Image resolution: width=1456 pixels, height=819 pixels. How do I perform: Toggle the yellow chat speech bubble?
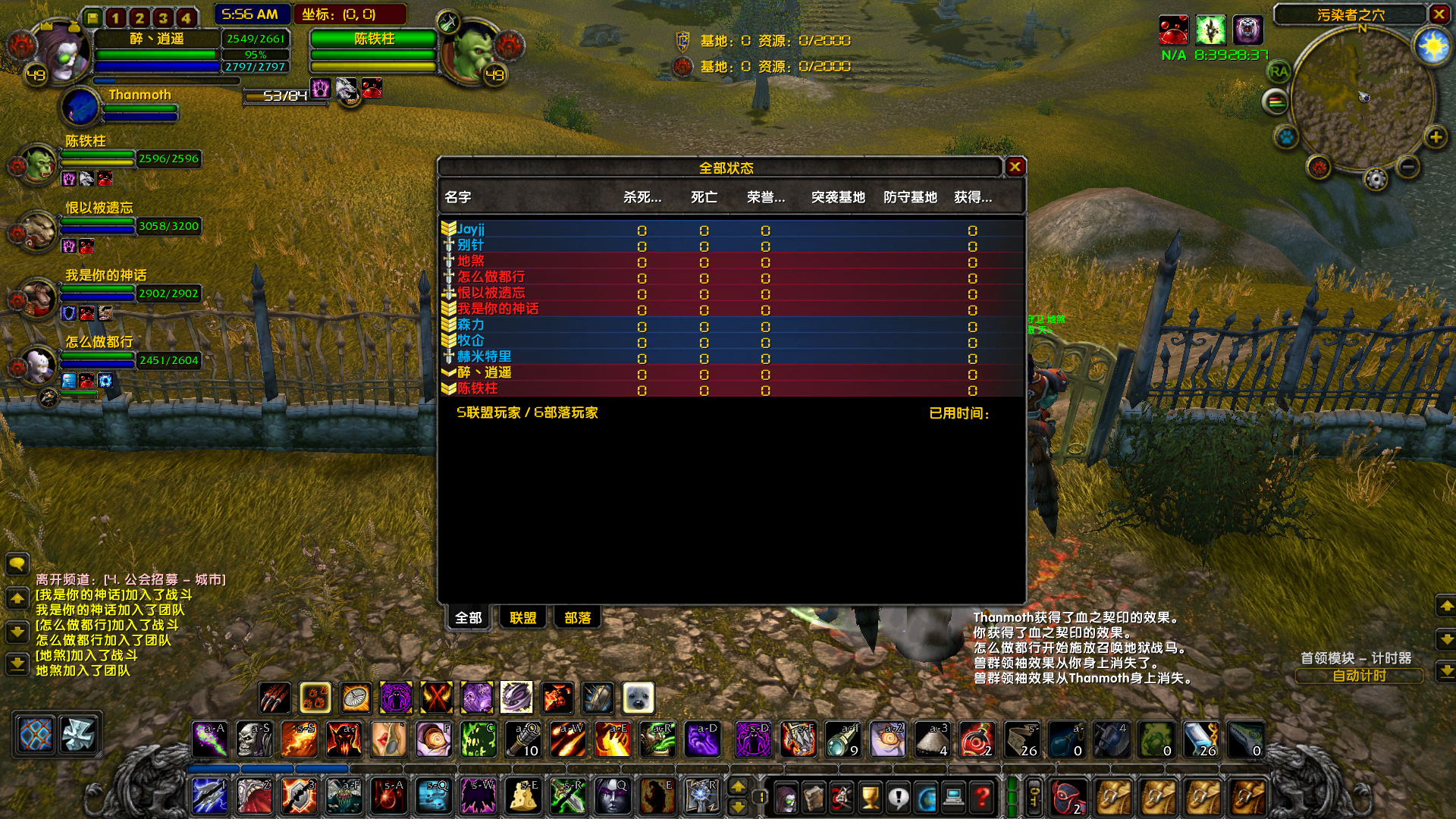point(17,563)
